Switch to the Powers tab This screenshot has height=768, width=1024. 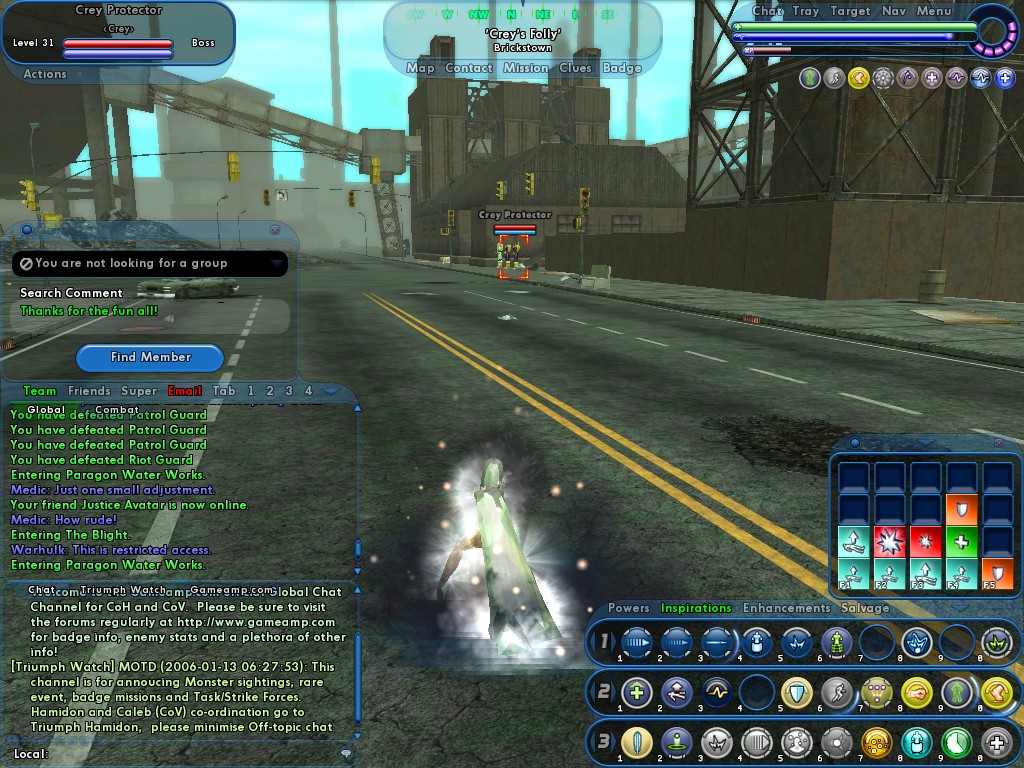point(628,608)
